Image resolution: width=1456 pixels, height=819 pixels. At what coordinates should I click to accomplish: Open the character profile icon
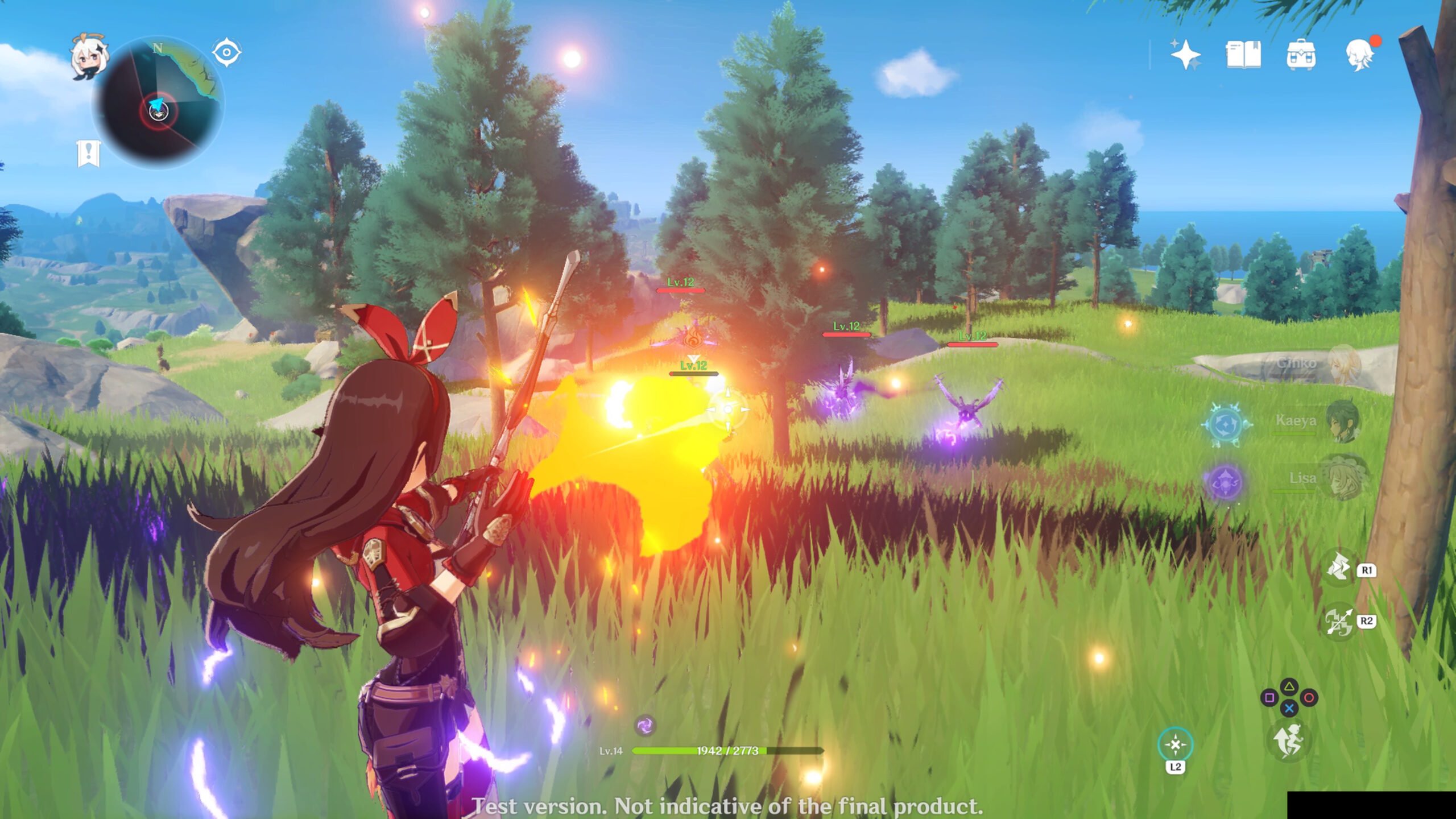tap(1360, 55)
